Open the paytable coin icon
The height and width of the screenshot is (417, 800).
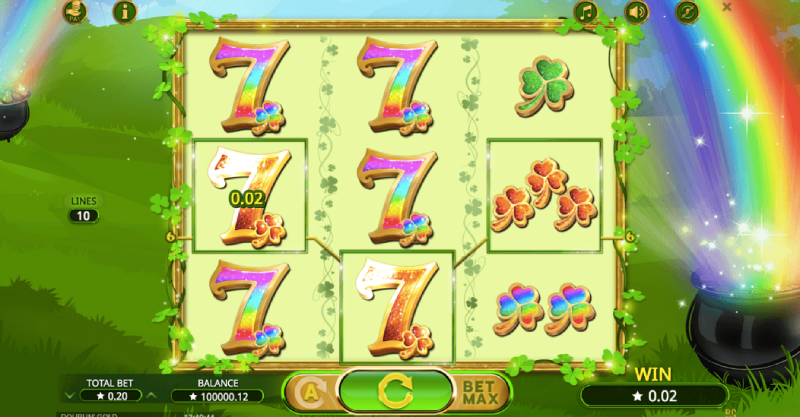(74, 12)
